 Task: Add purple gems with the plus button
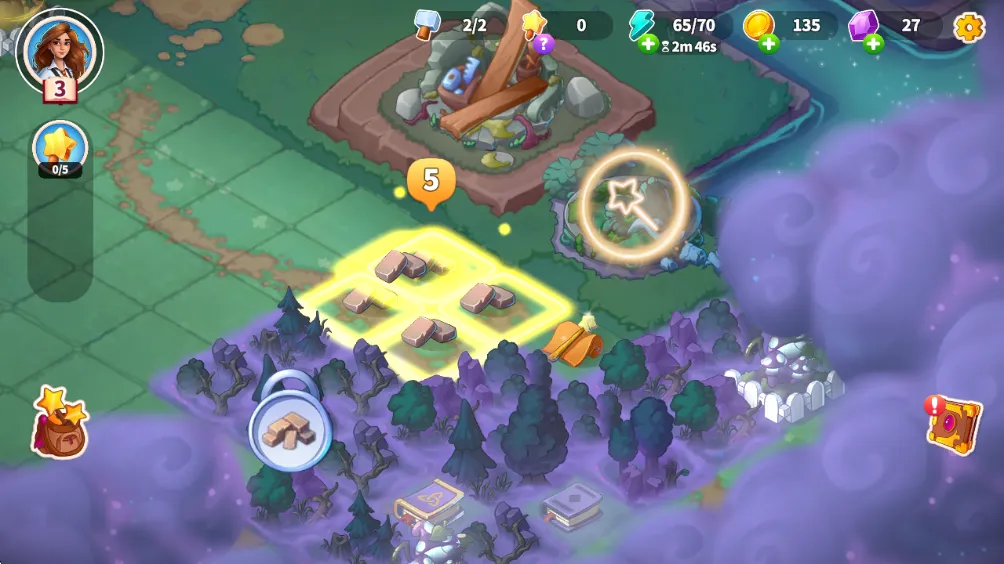[873, 43]
